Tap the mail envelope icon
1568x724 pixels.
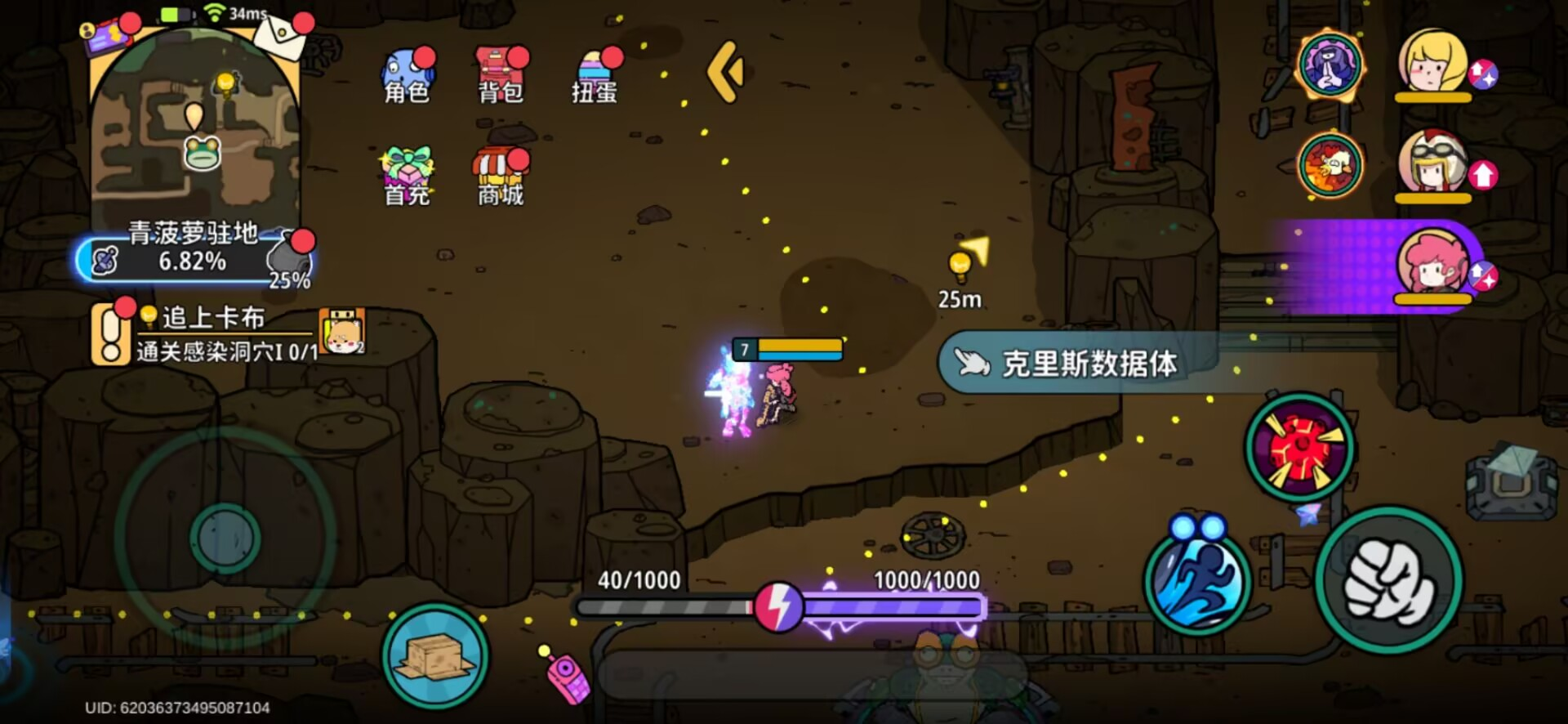tap(283, 37)
